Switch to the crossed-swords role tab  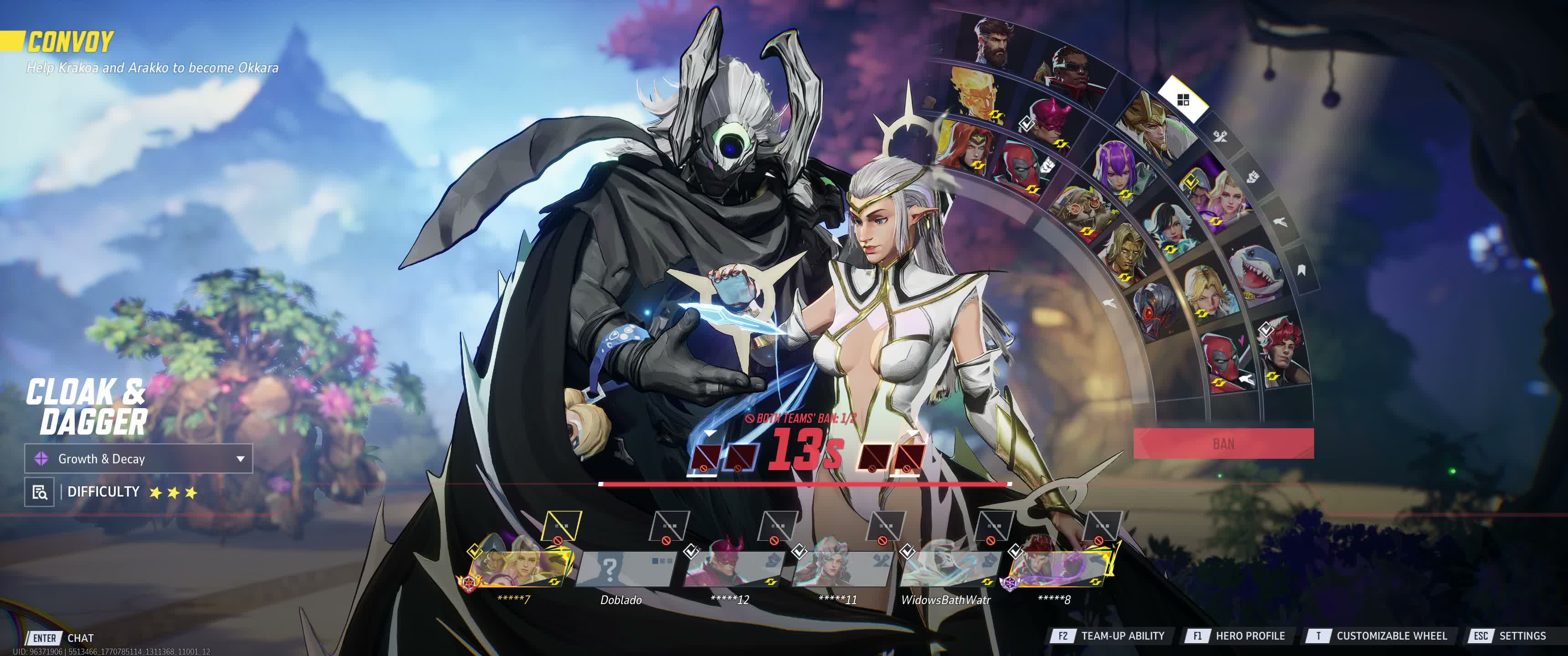point(1220,136)
